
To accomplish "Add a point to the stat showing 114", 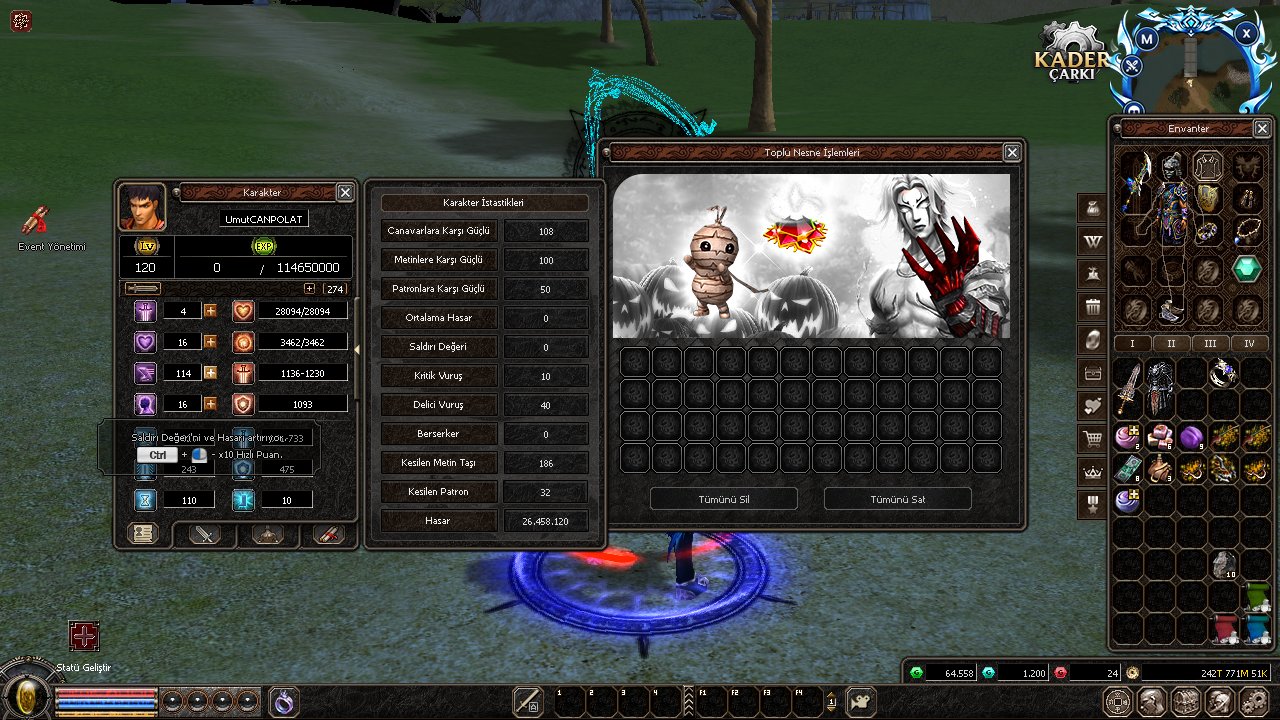I will pos(210,372).
